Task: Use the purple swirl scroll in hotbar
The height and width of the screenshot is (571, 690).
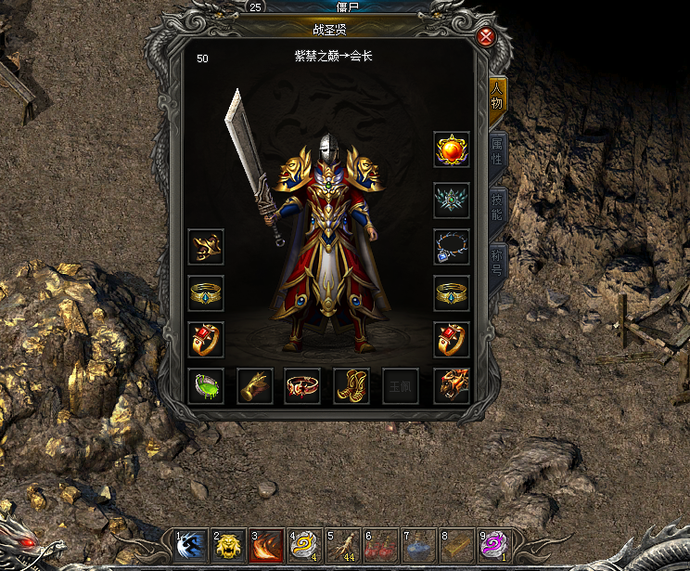Action: tap(494, 545)
